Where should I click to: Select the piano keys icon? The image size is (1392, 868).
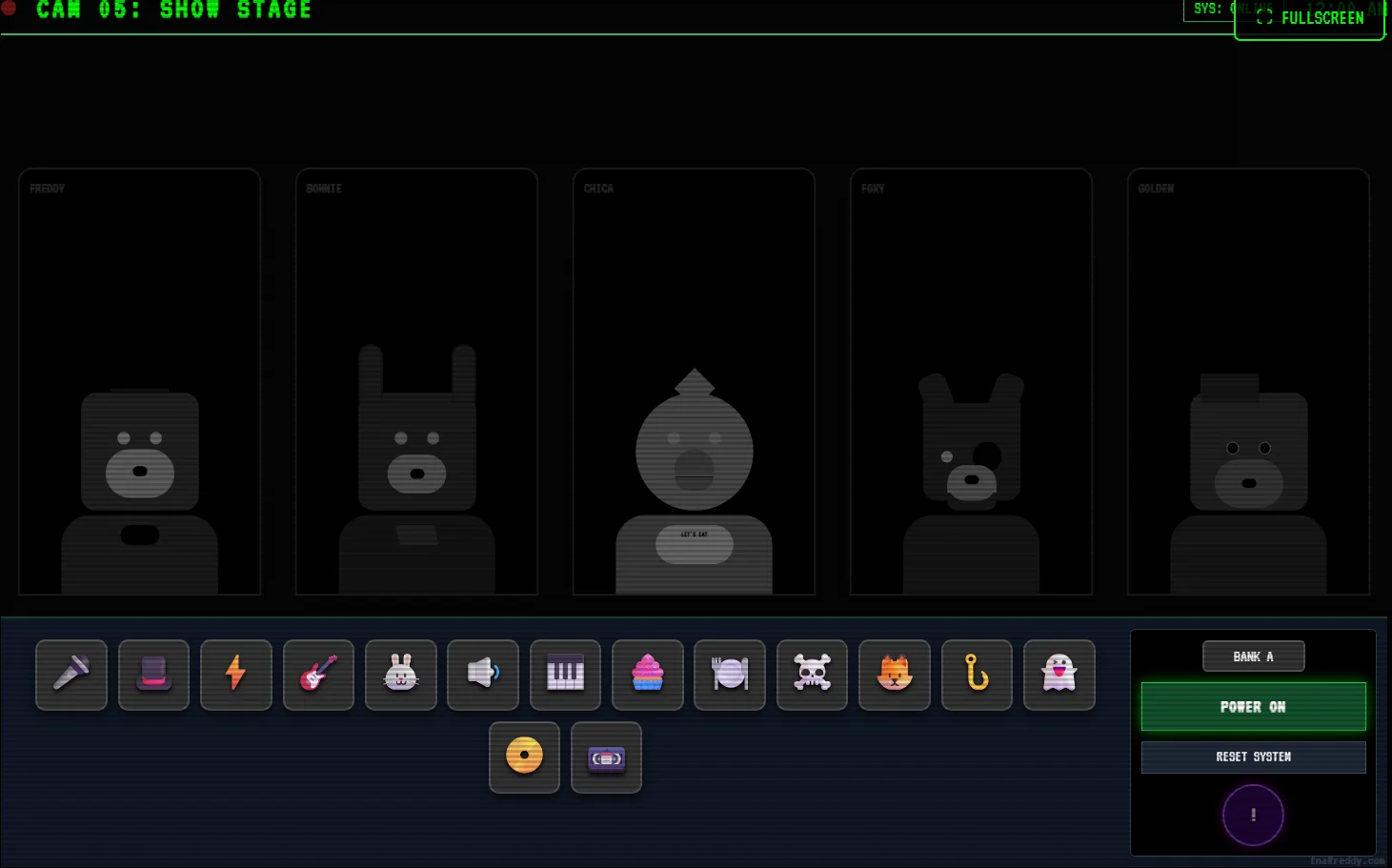coord(565,675)
